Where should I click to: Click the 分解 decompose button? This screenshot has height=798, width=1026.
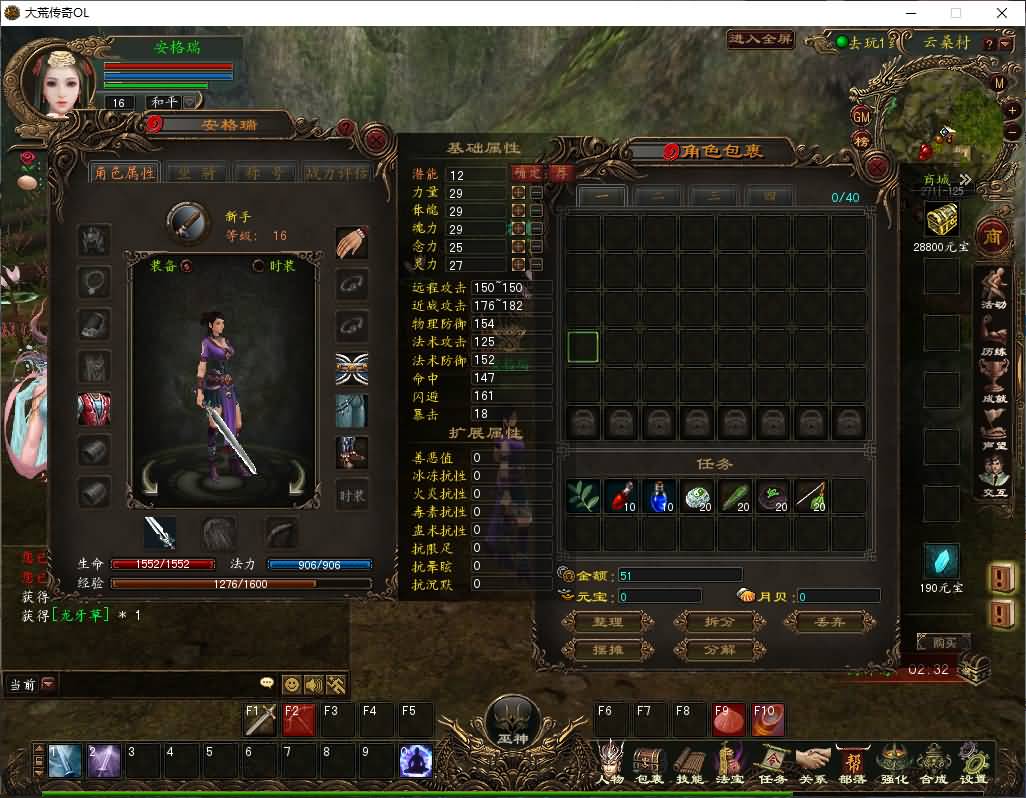point(720,650)
